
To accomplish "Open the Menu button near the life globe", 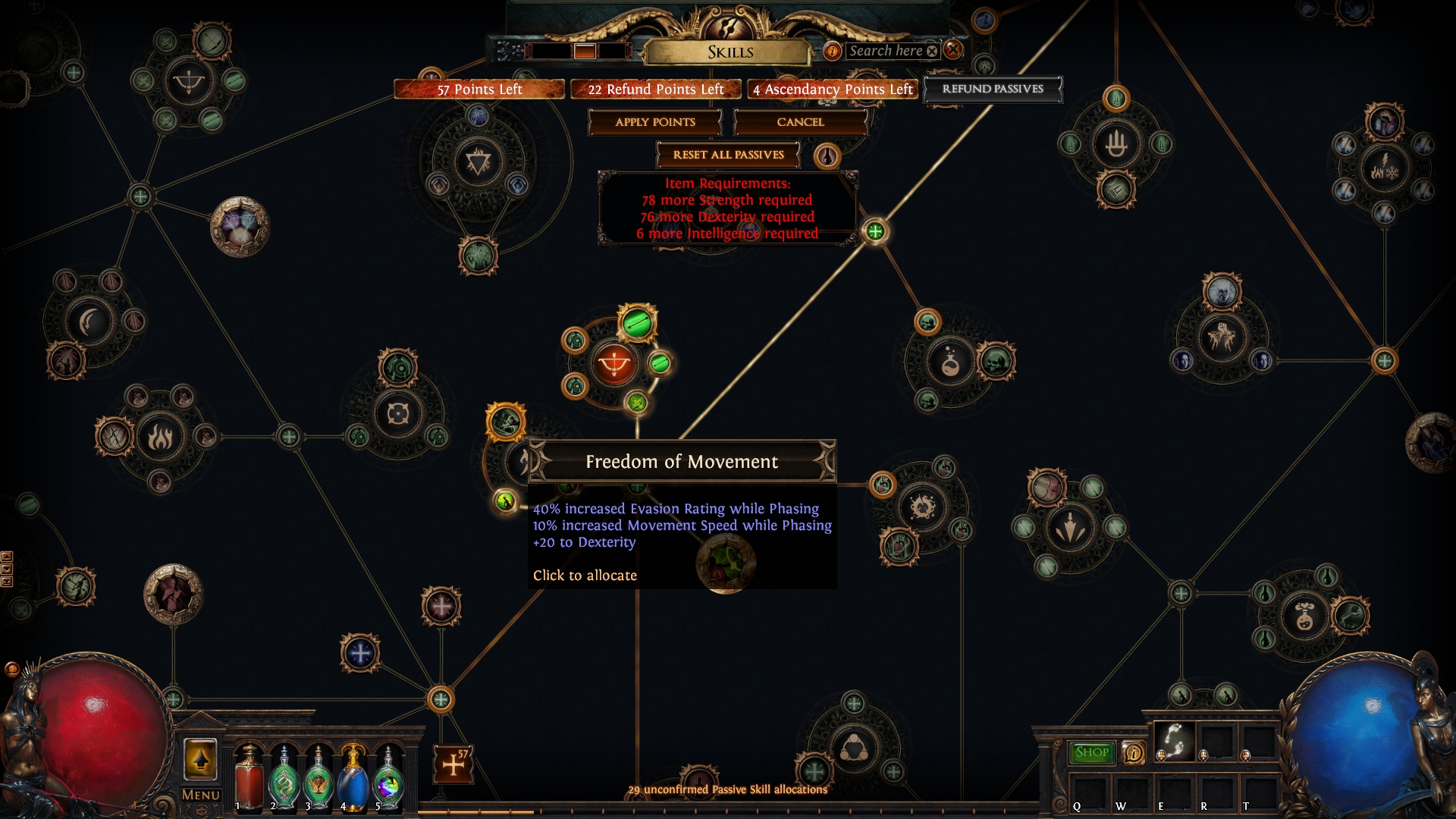I will 201,795.
